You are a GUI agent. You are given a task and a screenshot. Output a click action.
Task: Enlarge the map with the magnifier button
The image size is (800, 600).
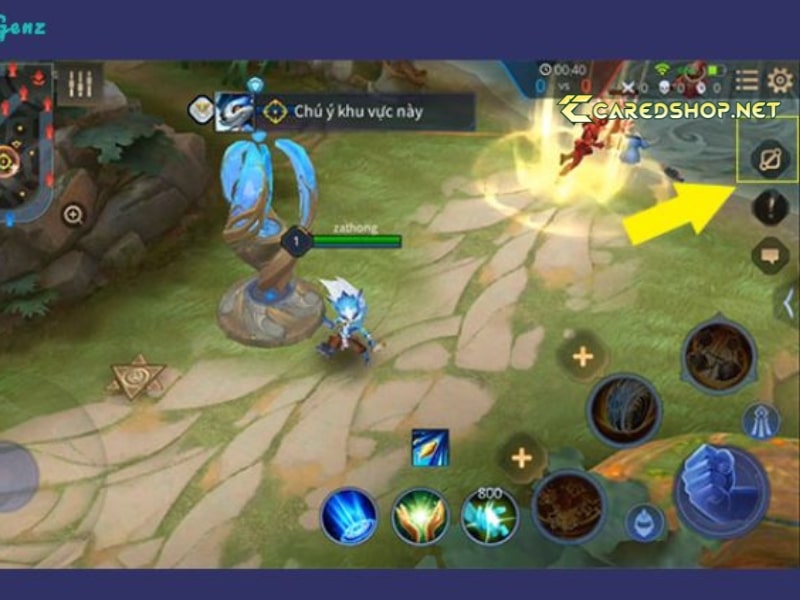pyautogui.click(x=73, y=213)
